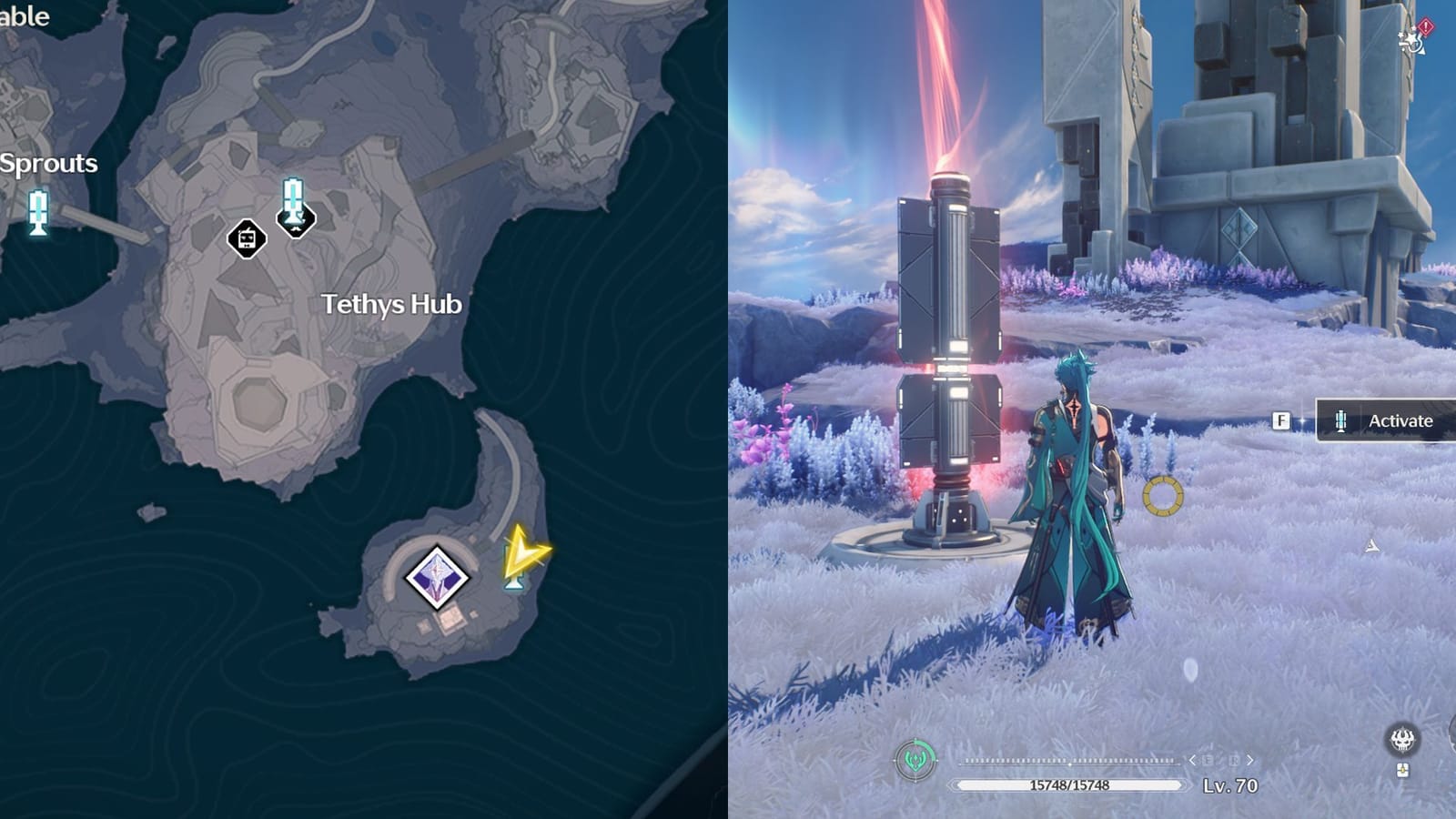Click the skull enemy-level icon in bottom right
Screen dimensions: 1456x819
[x=1404, y=740]
